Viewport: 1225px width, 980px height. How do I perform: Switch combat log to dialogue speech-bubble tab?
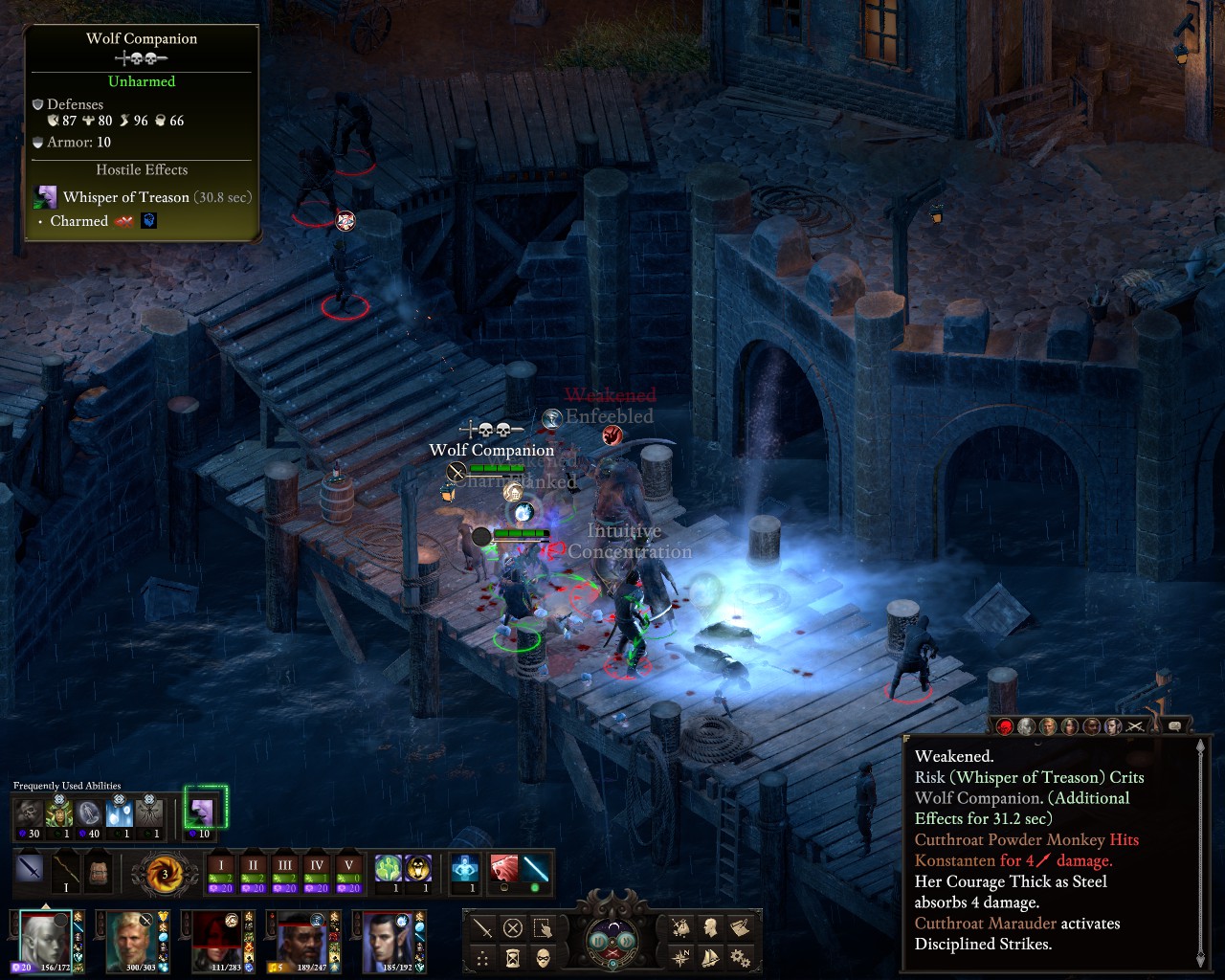click(1175, 726)
